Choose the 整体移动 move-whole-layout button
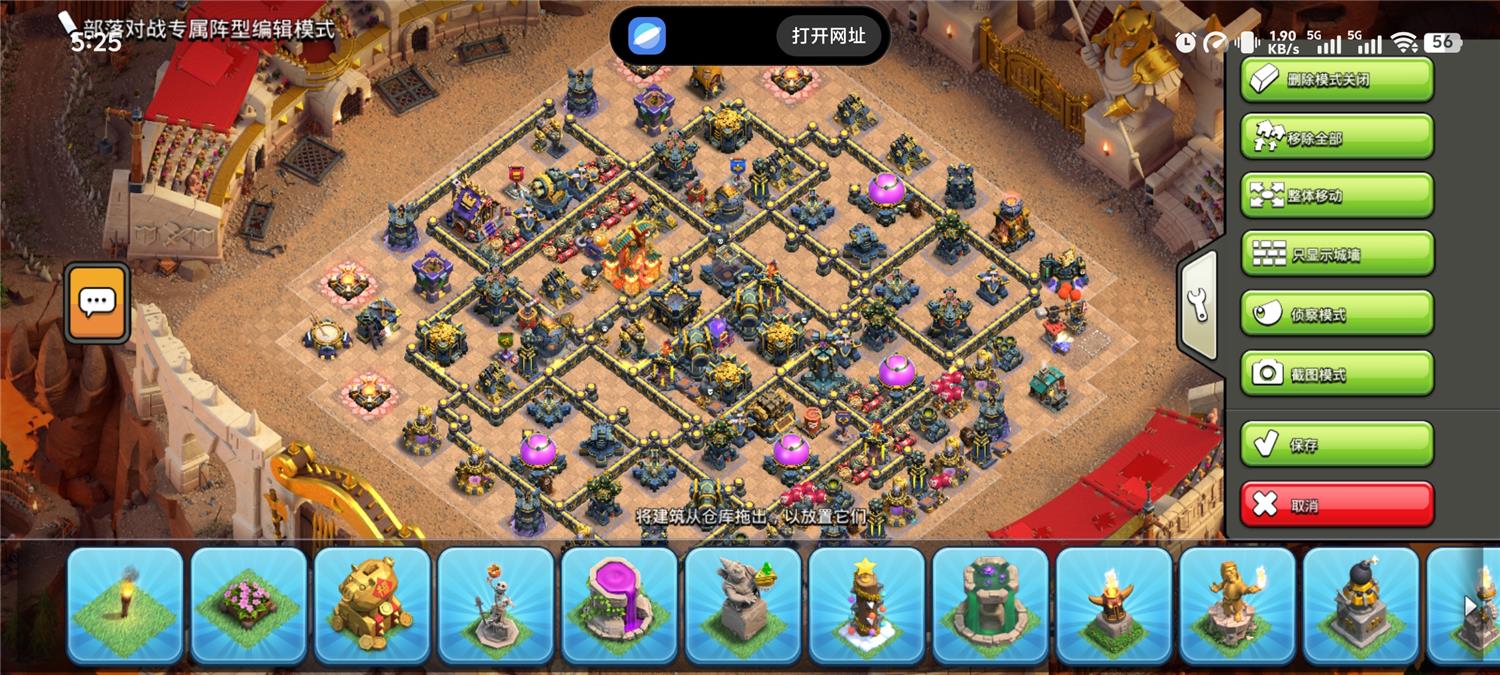Viewport: 1500px width, 675px height. pyautogui.click(x=1336, y=196)
